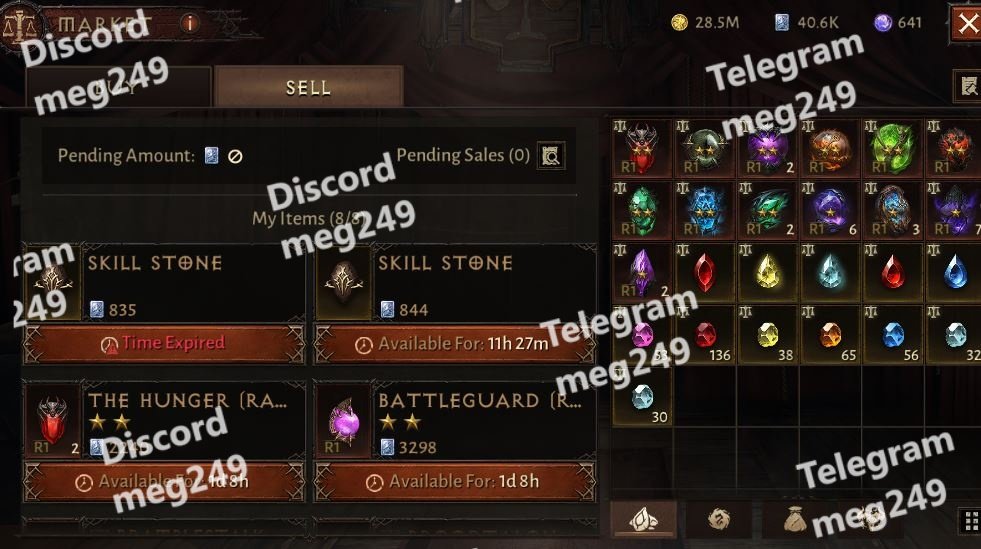Select the purple crystal legendary gem
The height and width of the screenshot is (549, 981).
click(x=642, y=272)
